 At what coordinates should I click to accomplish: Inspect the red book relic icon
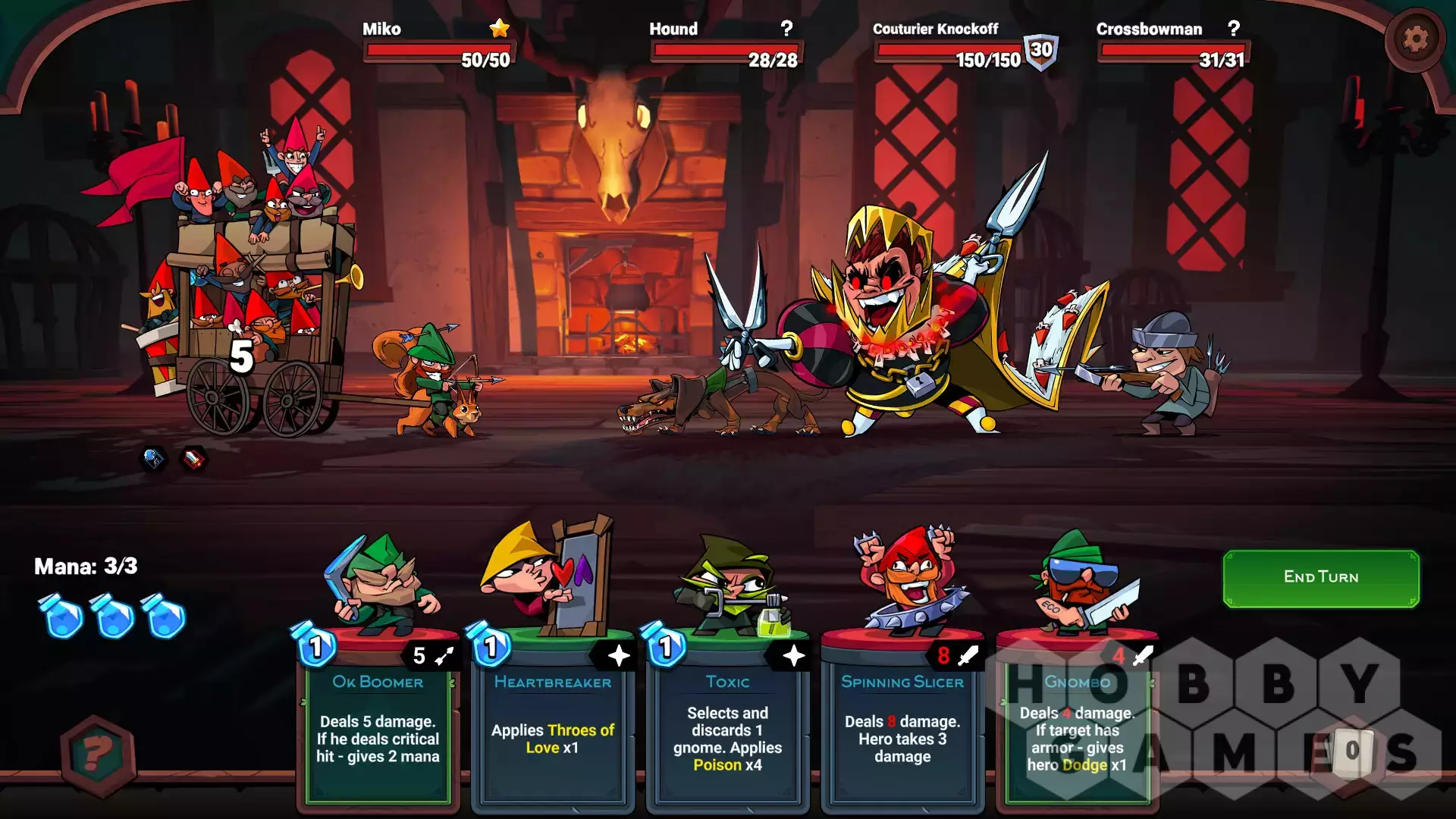194,458
